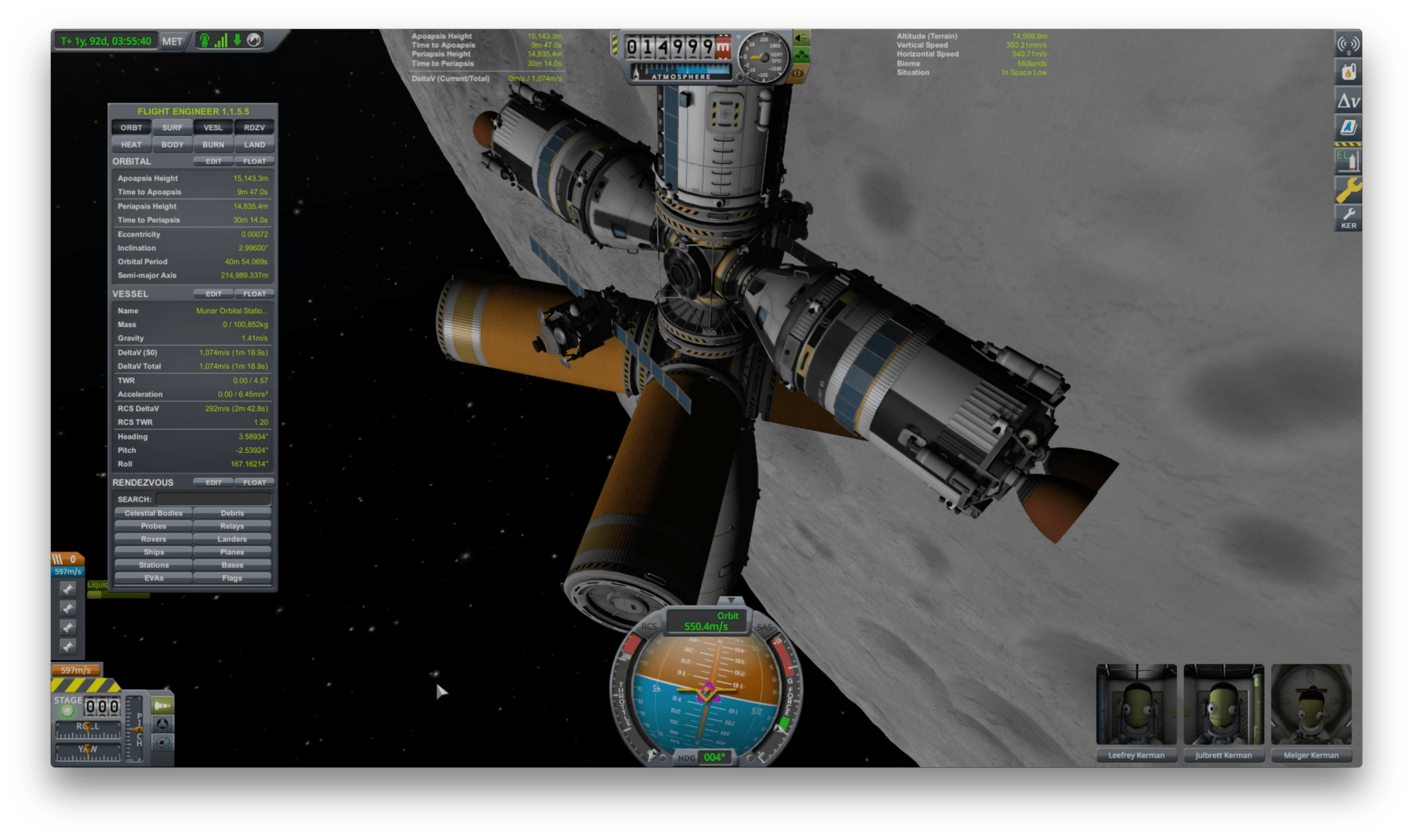Image resolution: width=1413 pixels, height=840 pixels.
Task: Show the HEAT section
Action: click(131, 145)
